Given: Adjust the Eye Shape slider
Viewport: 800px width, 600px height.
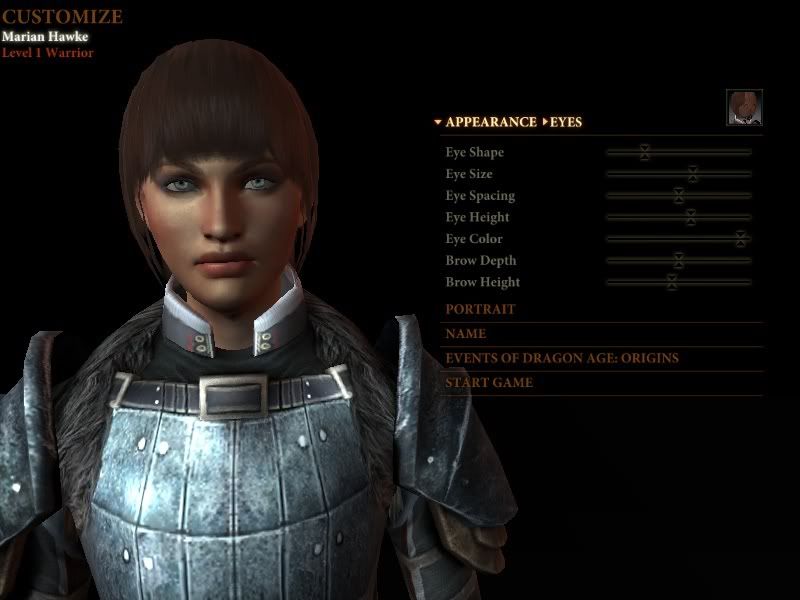Looking at the screenshot, I should 645,152.
